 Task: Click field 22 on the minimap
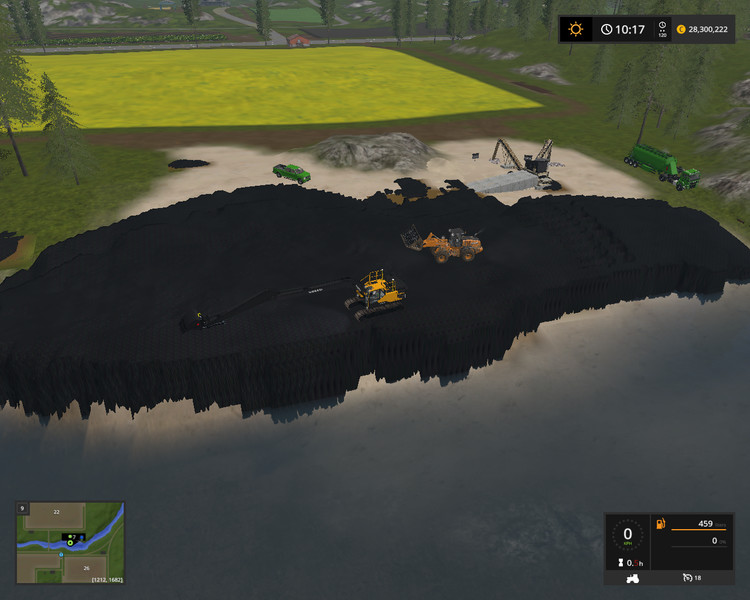pos(56,512)
